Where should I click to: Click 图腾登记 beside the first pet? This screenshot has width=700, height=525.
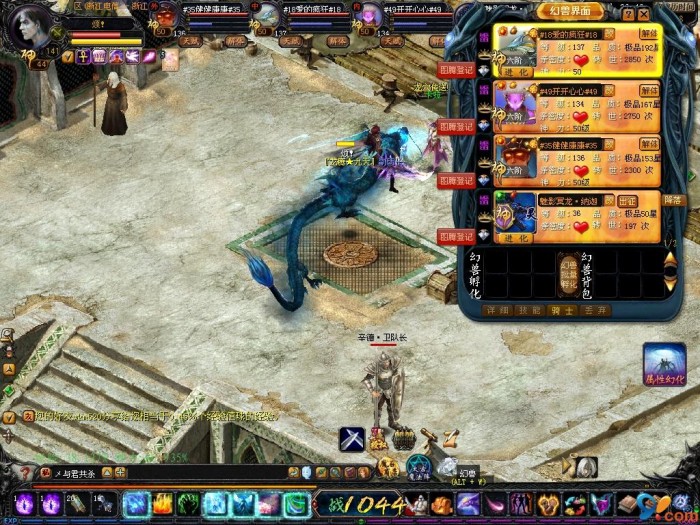(x=457, y=70)
